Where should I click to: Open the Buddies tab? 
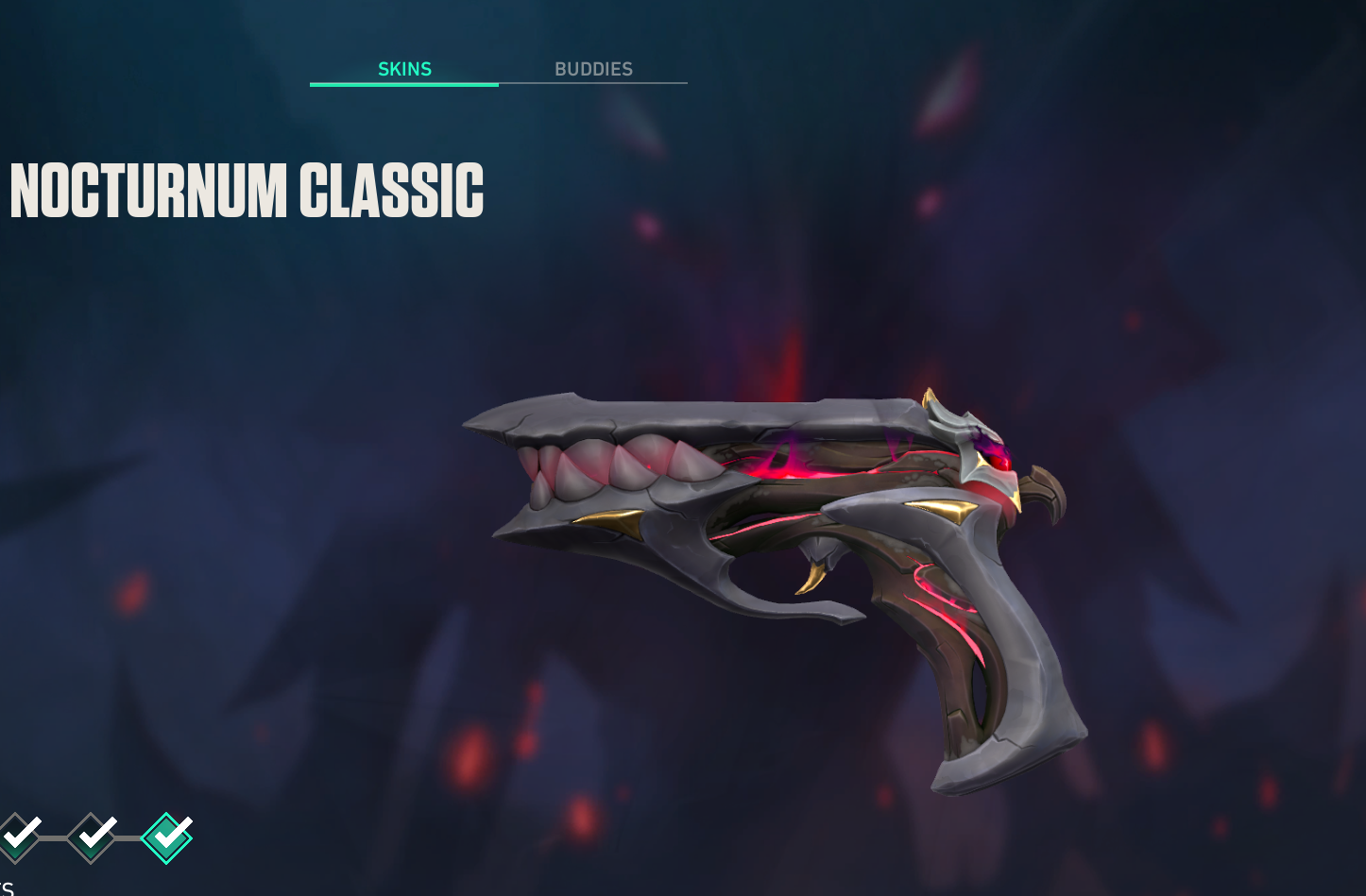click(593, 69)
